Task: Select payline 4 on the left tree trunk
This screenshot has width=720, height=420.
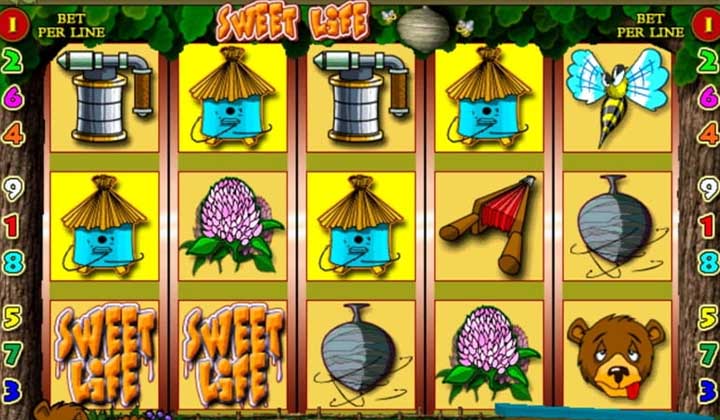Action: pyautogui.click(x=13, y=132)
